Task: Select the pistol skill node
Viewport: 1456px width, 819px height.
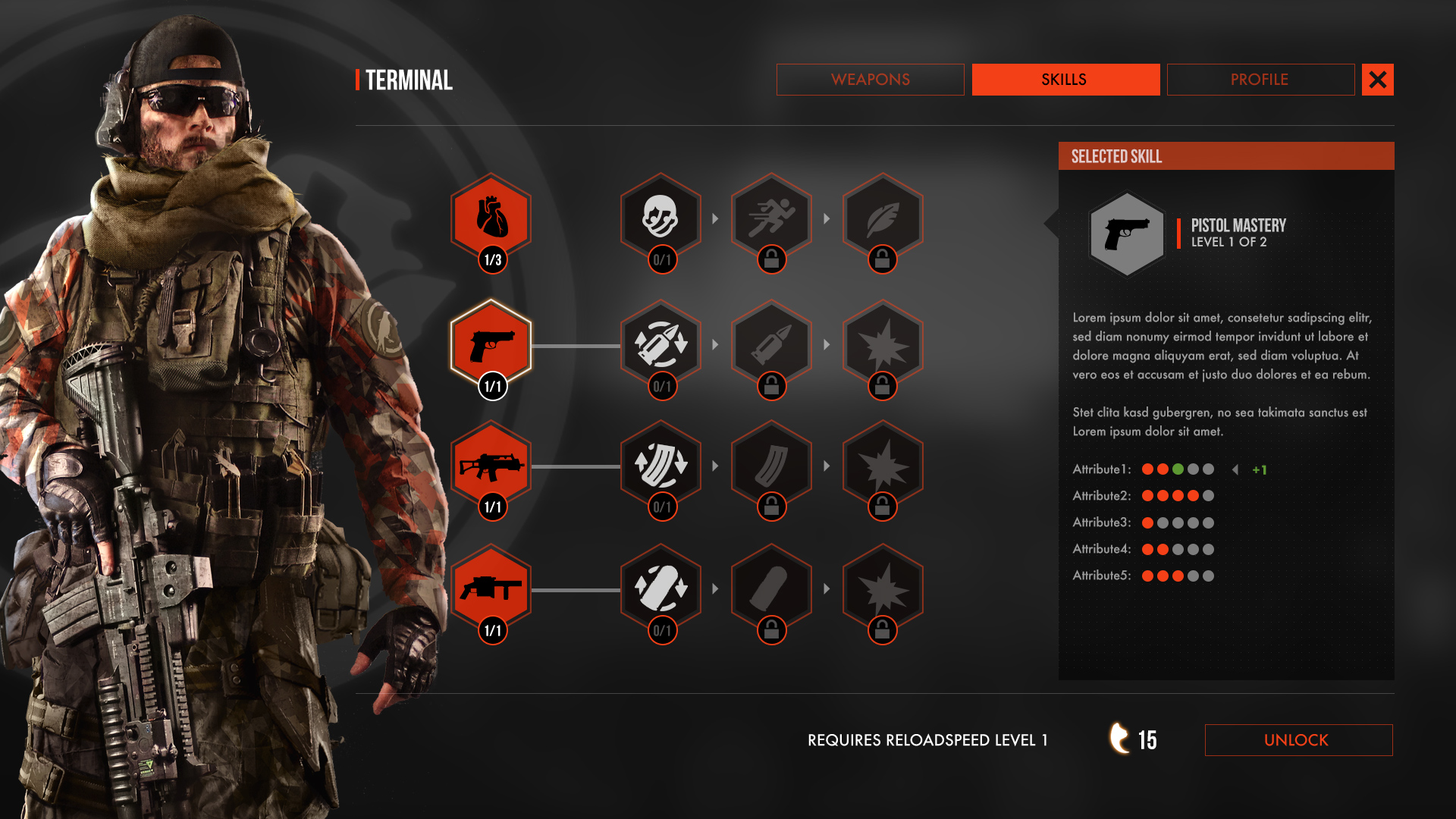Action: (491, 343)
